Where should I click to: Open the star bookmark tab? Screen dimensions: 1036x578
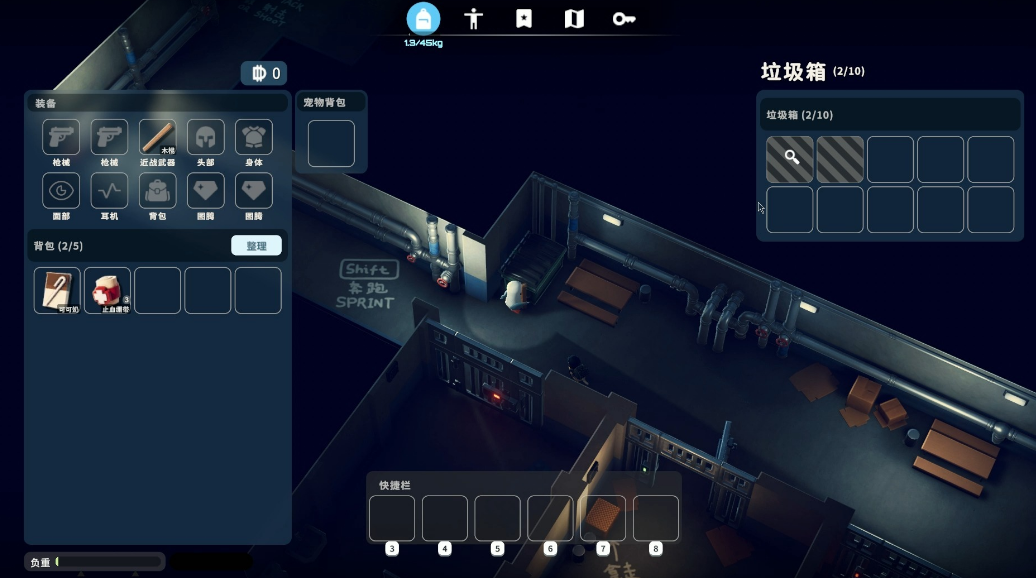(x=524, y=19)
